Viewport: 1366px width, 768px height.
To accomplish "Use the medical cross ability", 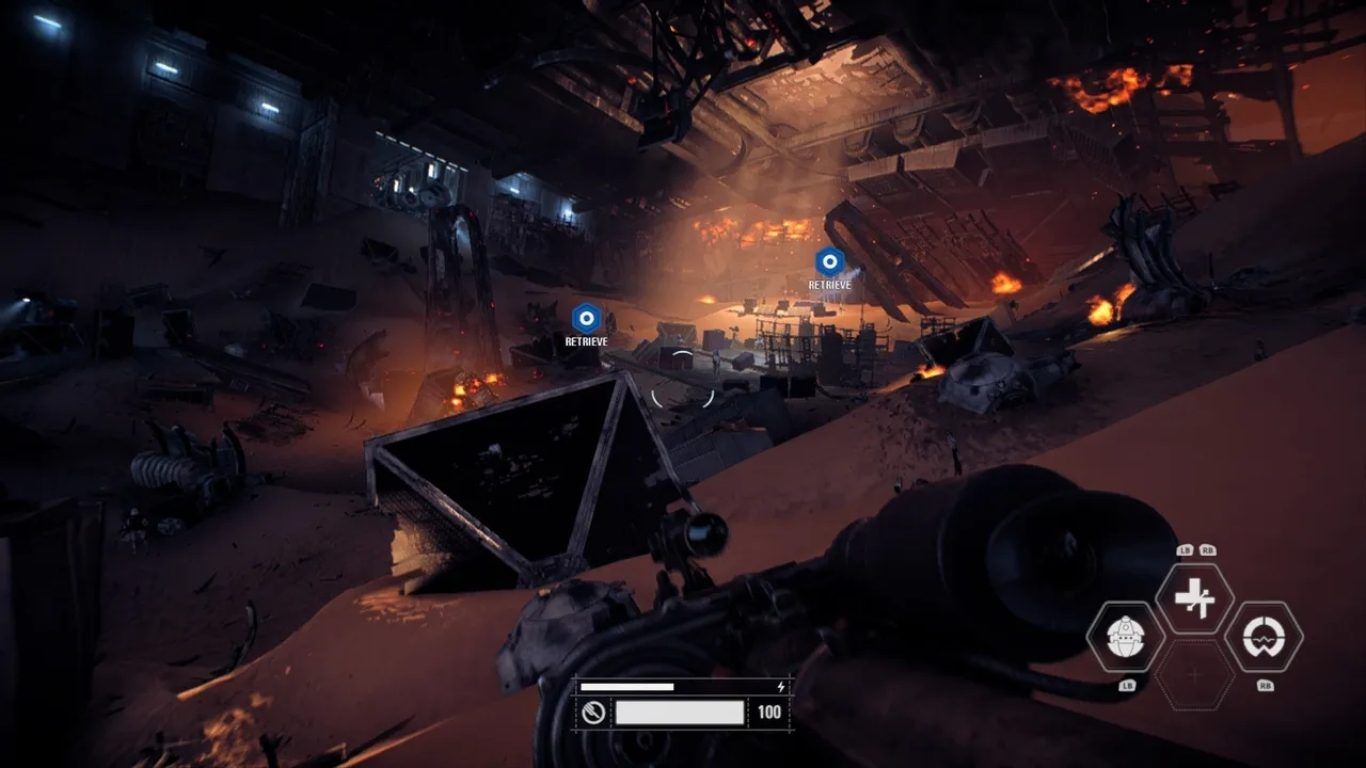I will pyautogui.click(x=1194, y=598).
